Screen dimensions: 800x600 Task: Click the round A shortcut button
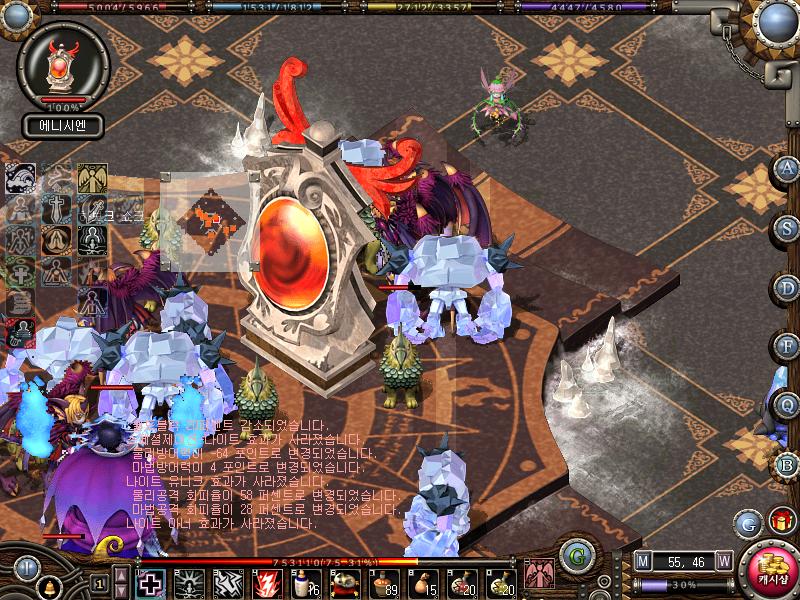(x=788, y=168)
